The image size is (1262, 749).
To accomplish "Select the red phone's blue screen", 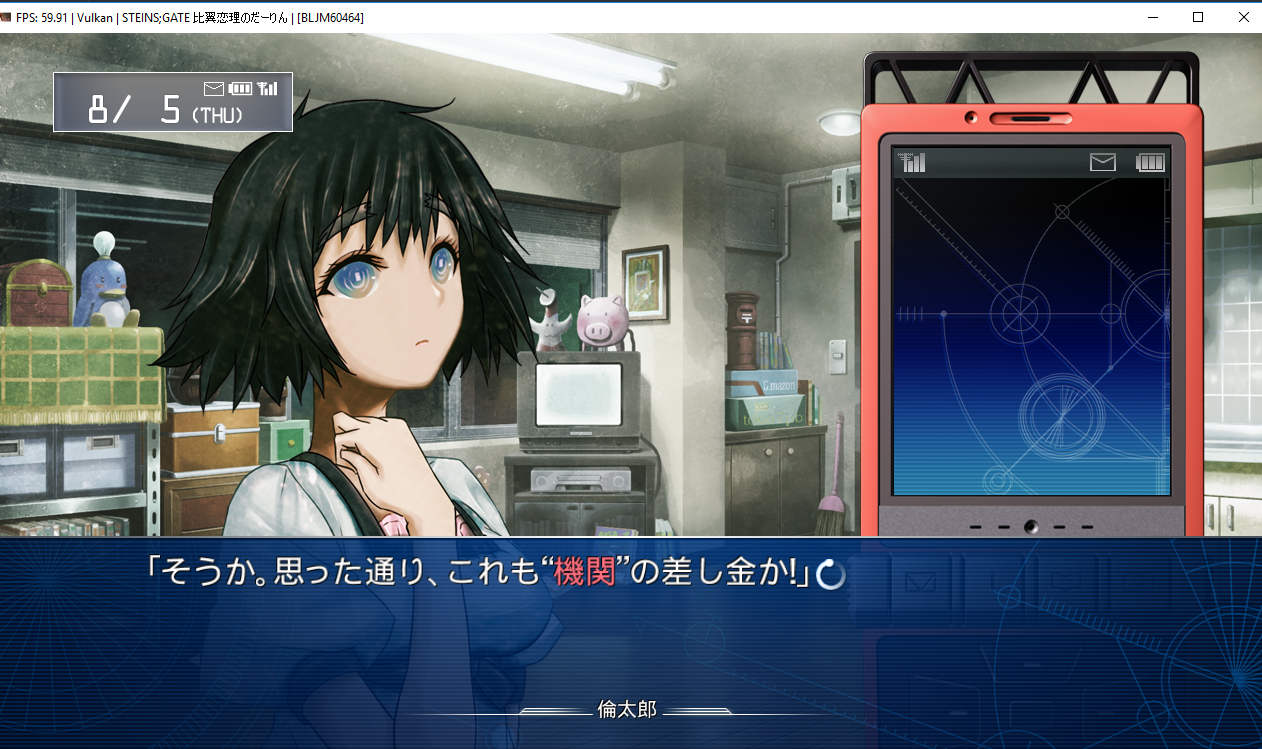I will (x=1030, y=335).
